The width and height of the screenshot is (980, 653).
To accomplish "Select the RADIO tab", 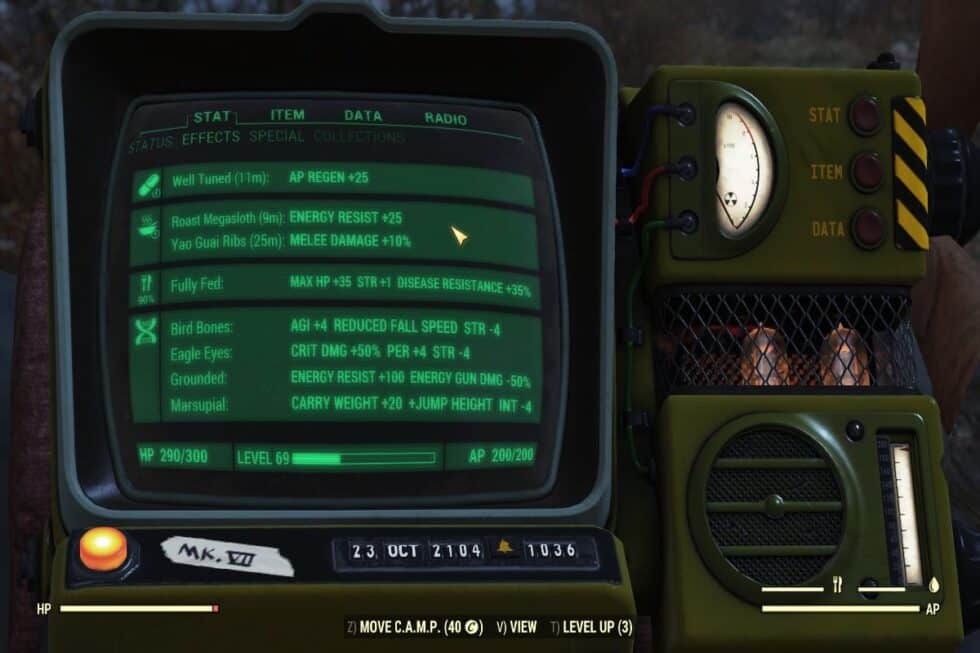I will 445,118.
